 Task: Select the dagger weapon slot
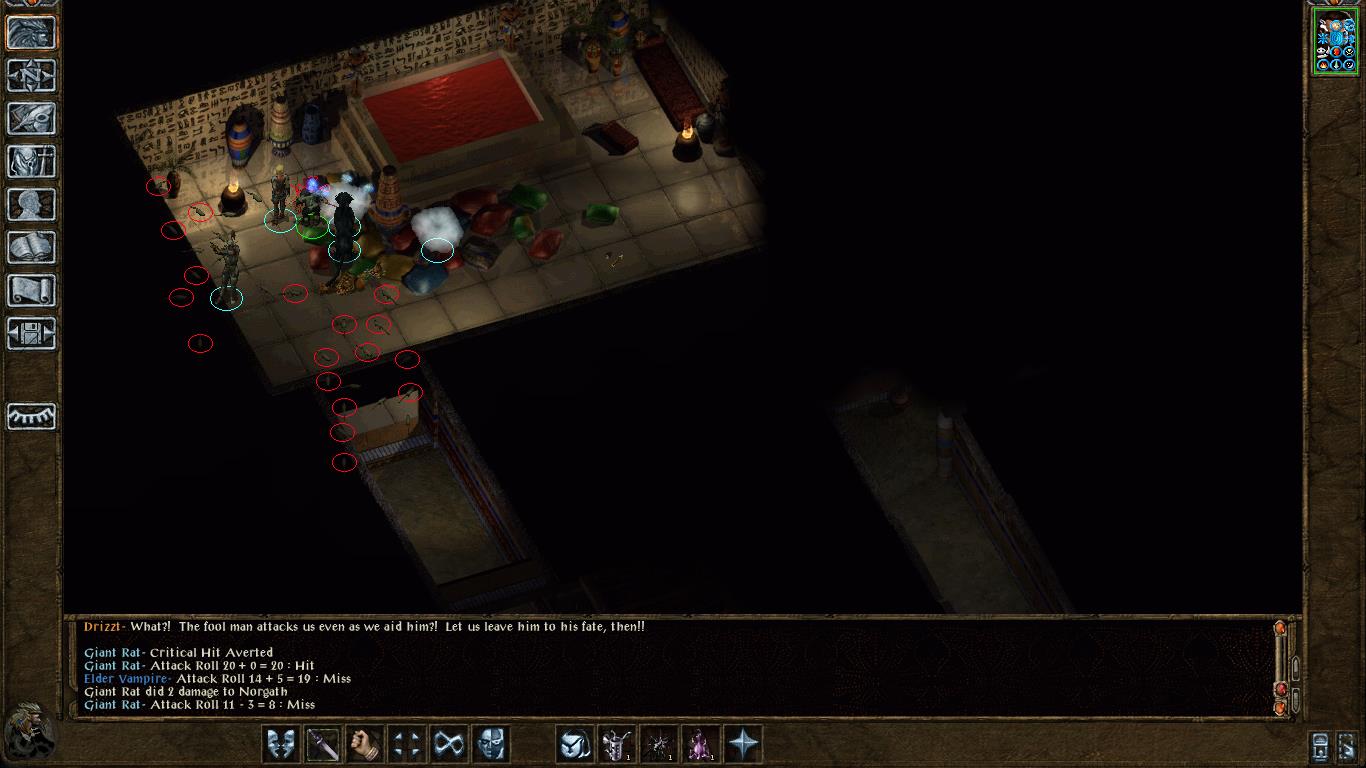[x=323, y=744]
